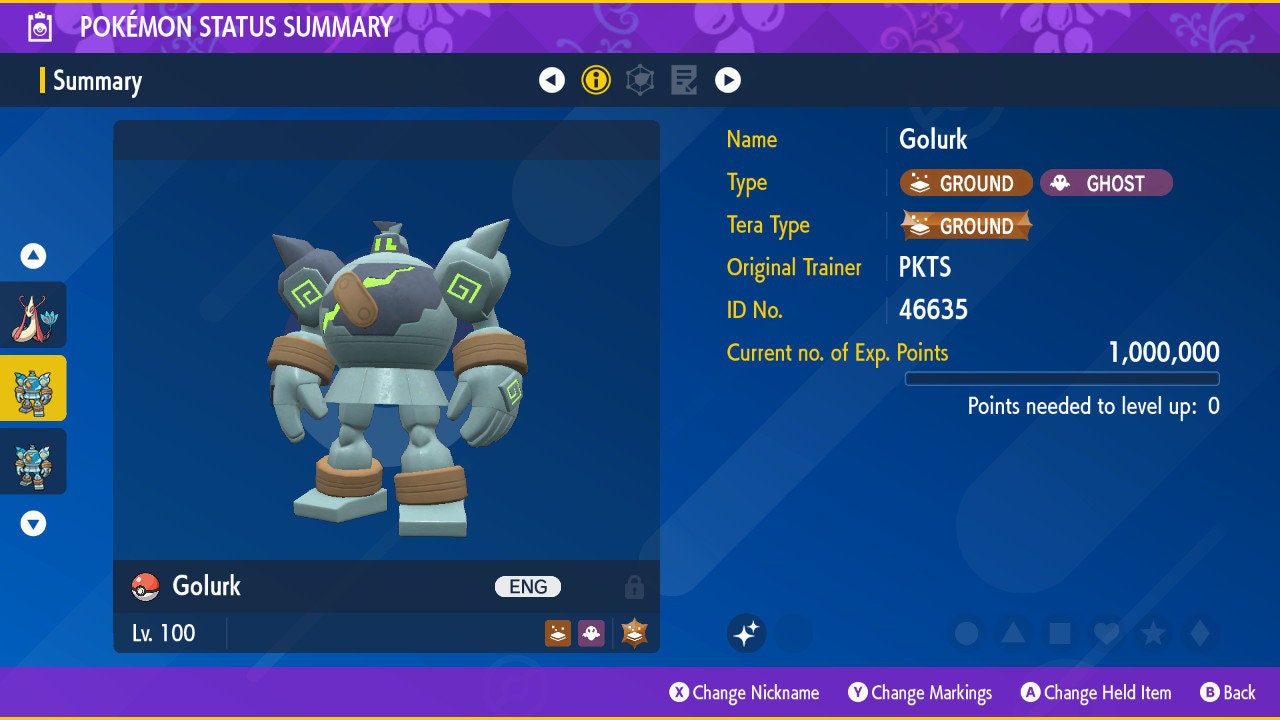The width and height of the screenshot is (1280, 720).
Task: Toggle the star marking
Action: (x=1153, y=633)
